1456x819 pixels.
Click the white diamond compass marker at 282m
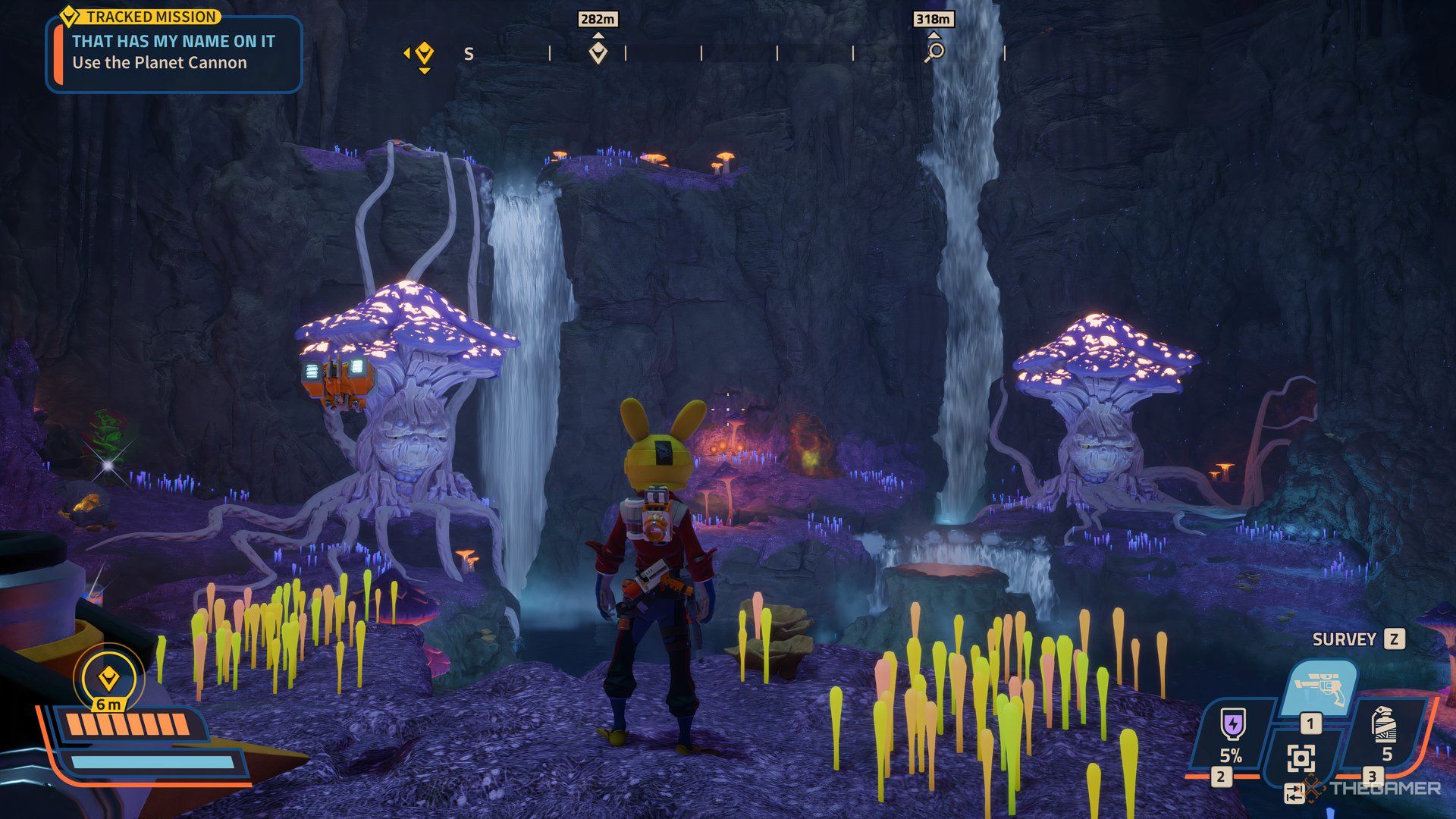598,53
